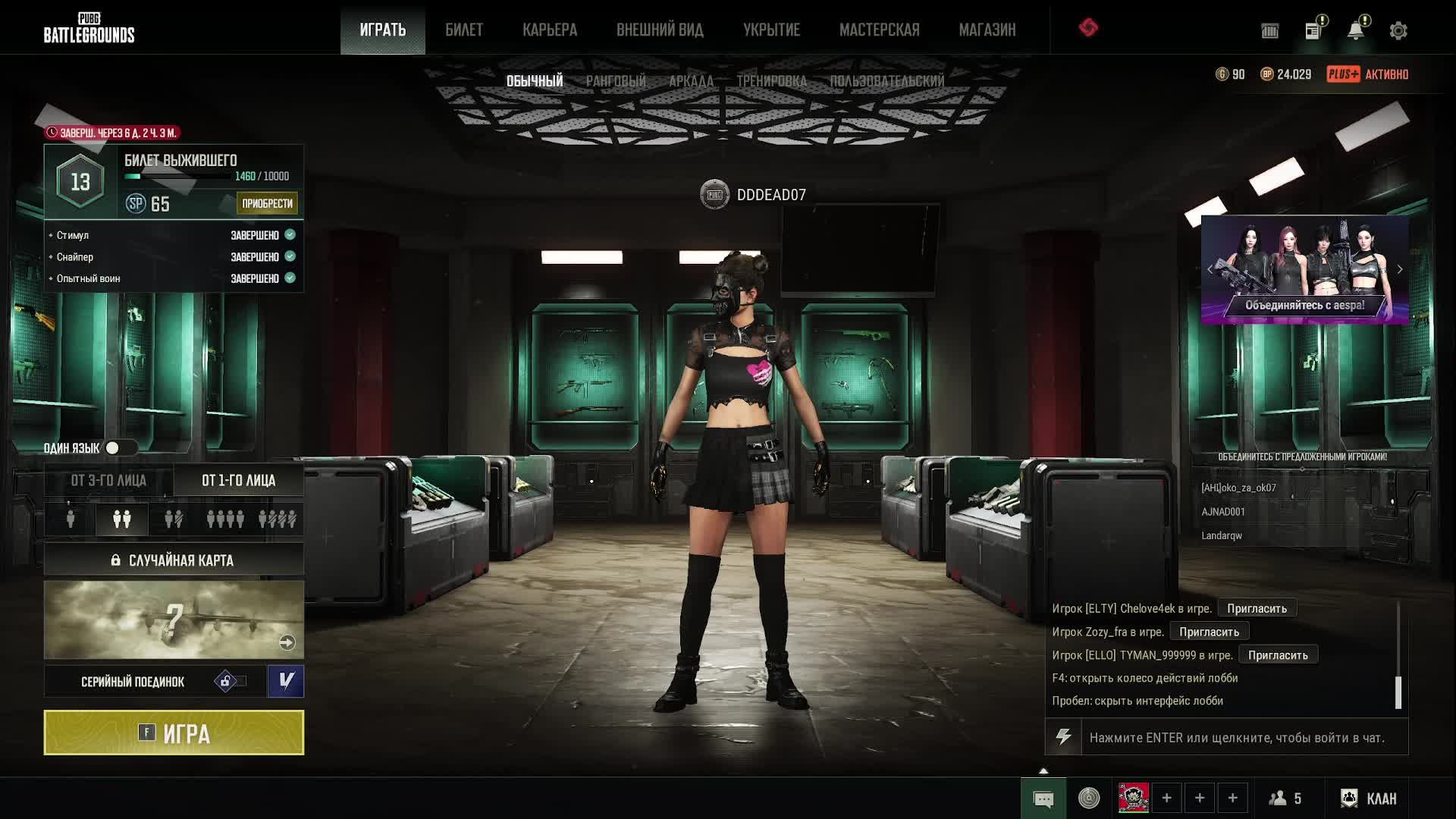
Task: Open the БИЛЕТ menu tab
Action: (464, 30)
